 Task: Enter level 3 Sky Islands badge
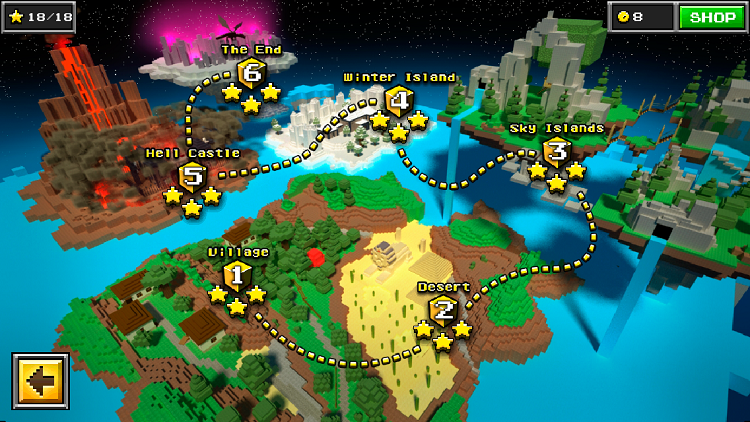coord(557,152)
